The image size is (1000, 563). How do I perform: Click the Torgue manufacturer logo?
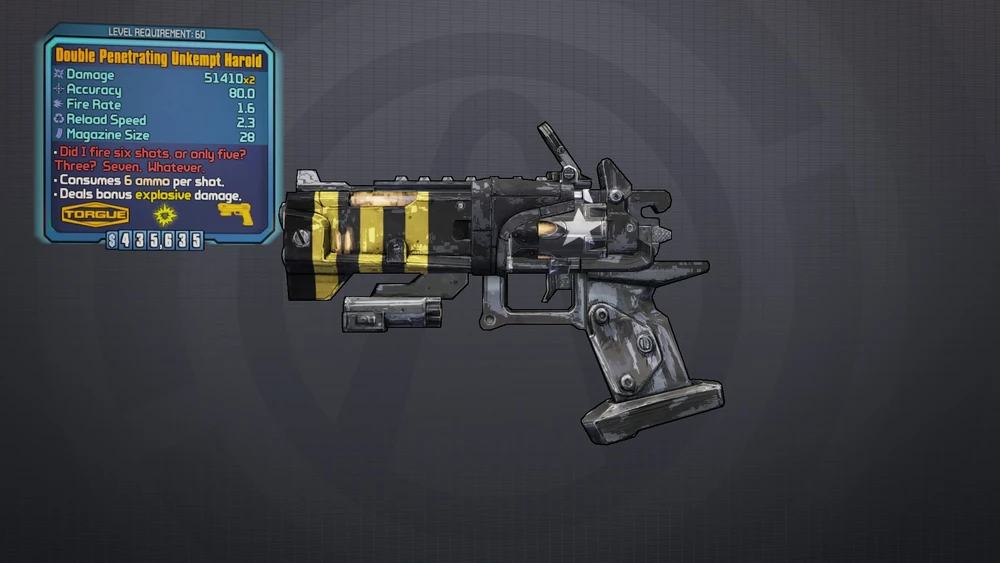(95, 214)
